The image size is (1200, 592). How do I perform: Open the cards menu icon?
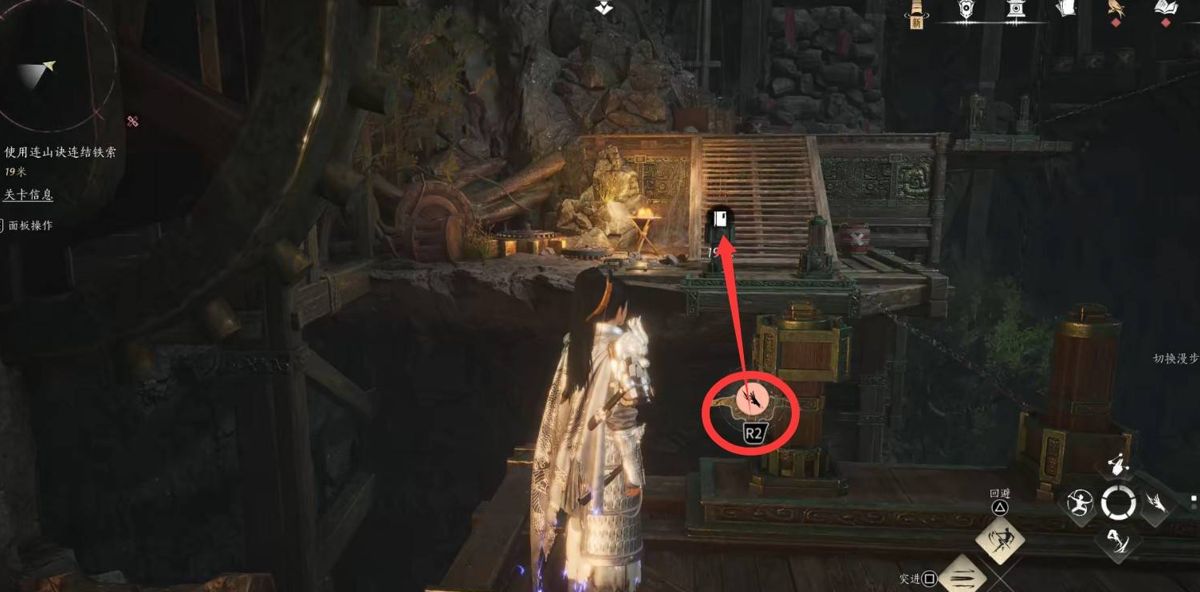(x=1064, y=9)
